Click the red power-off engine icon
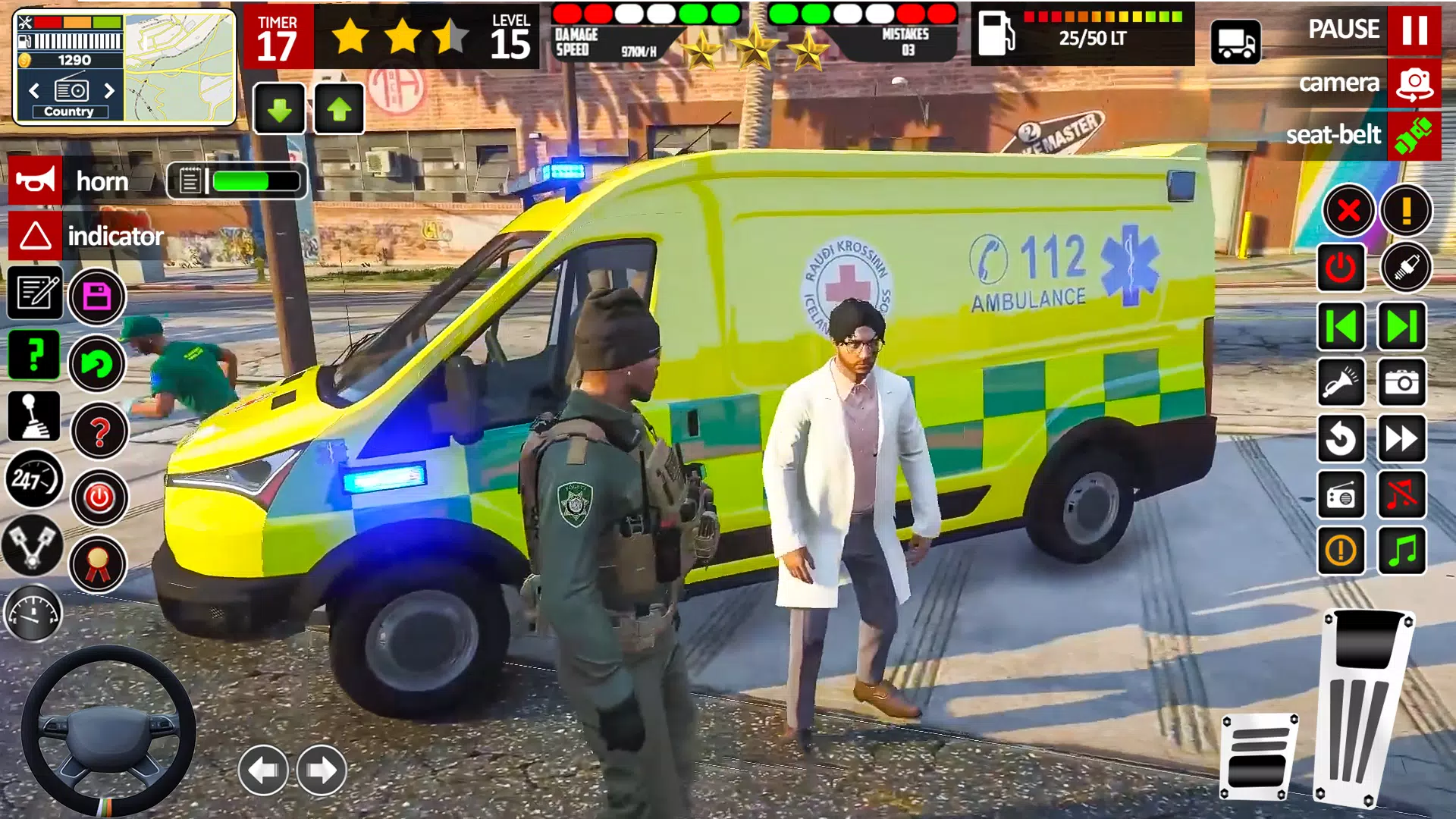The image size is (1456, 819). [99, 495]
